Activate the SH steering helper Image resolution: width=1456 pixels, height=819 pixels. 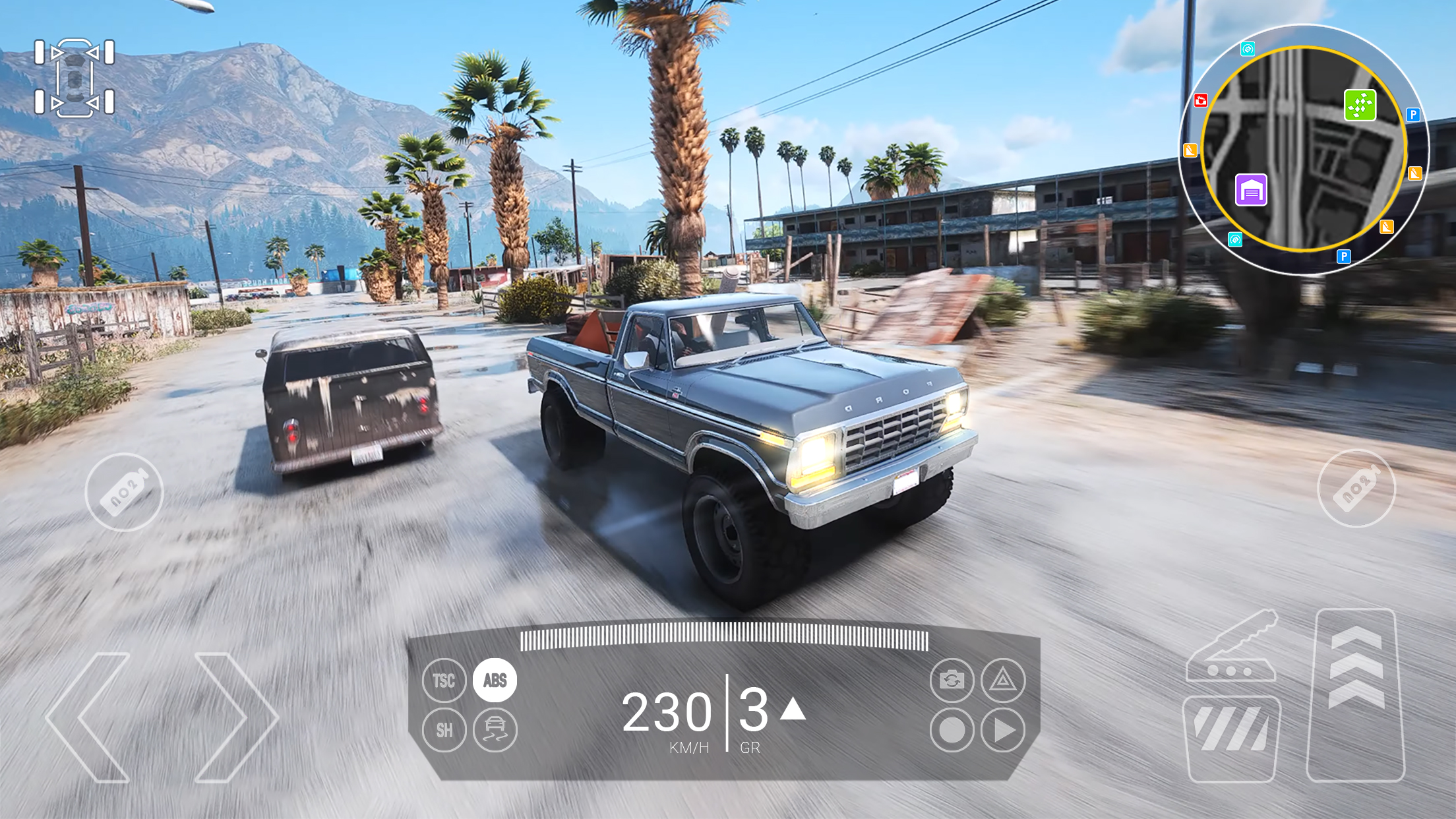(x=443, y=731)
